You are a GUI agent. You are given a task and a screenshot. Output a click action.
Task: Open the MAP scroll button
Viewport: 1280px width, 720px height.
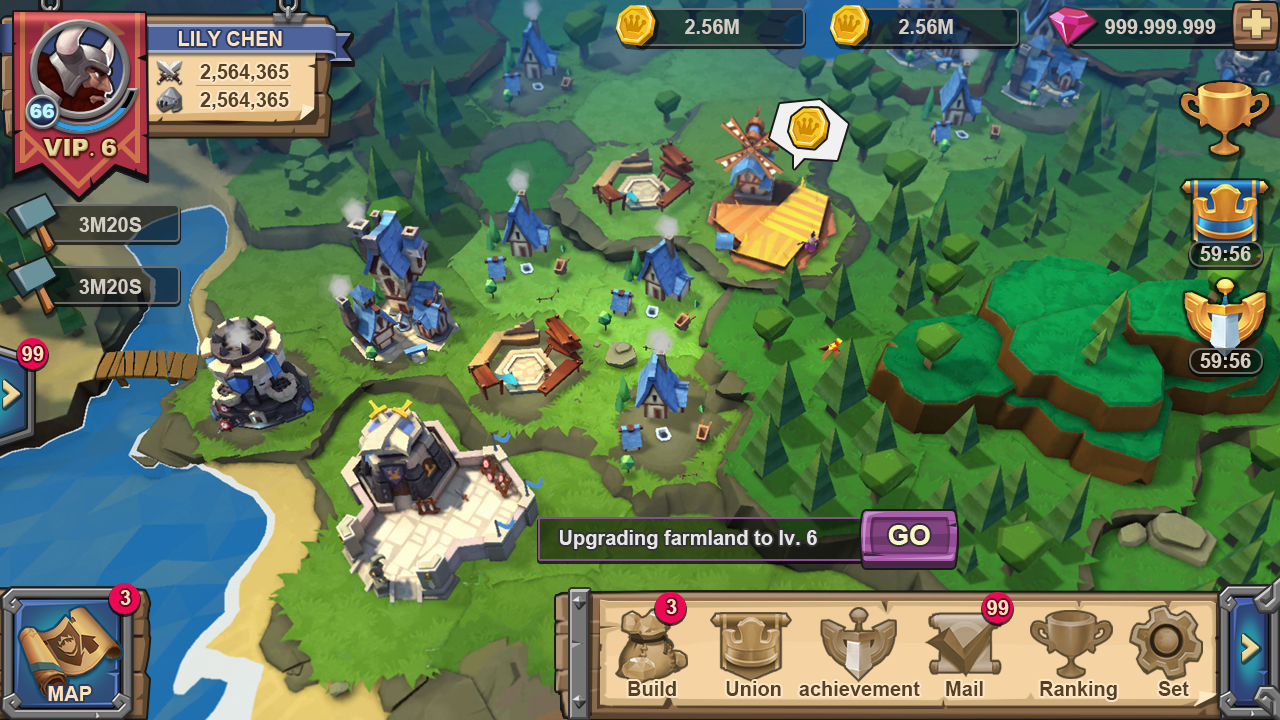[x=70, y=650]
